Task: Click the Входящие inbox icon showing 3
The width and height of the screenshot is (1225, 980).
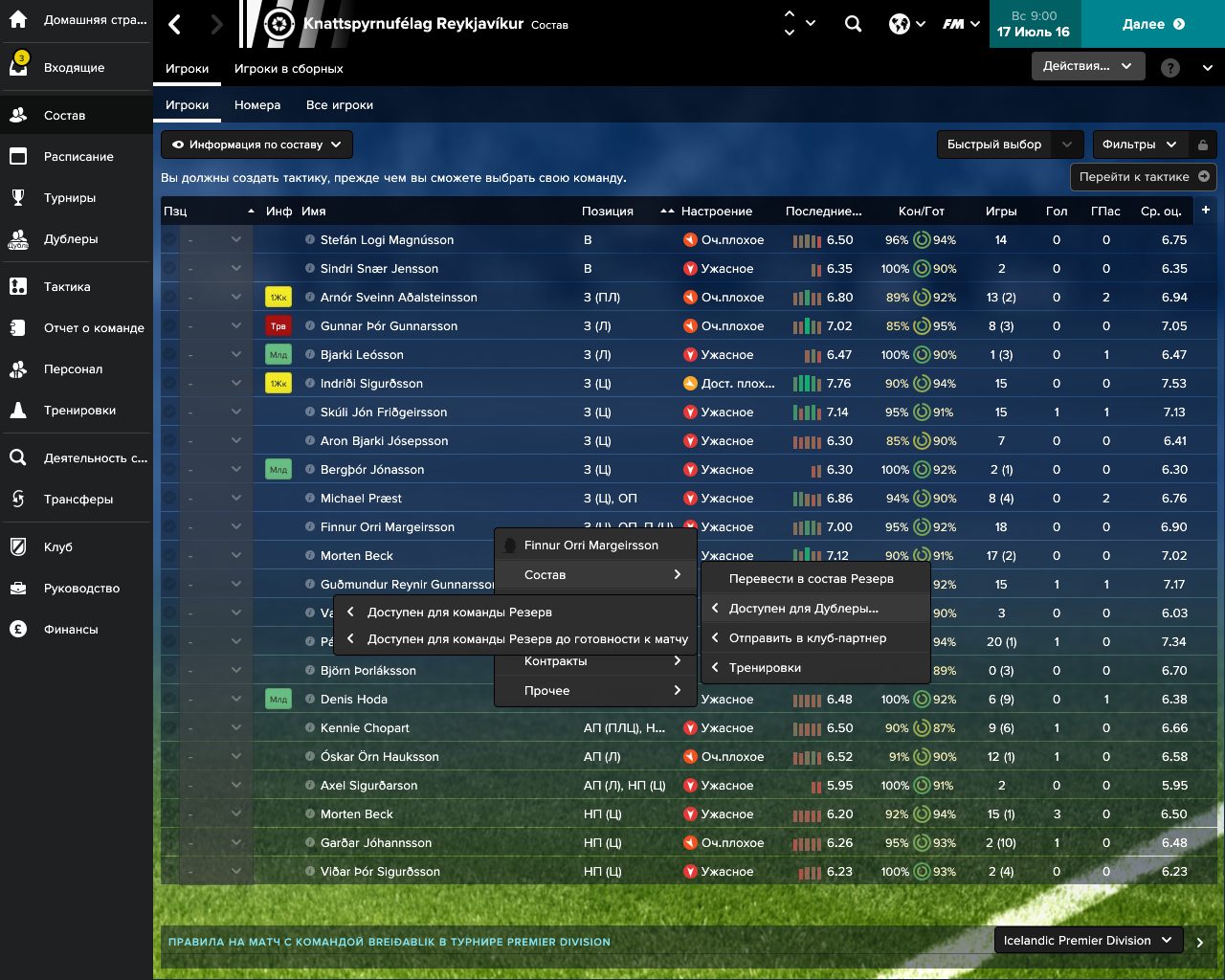Action: pyautogui.click(x=16, y=66)
